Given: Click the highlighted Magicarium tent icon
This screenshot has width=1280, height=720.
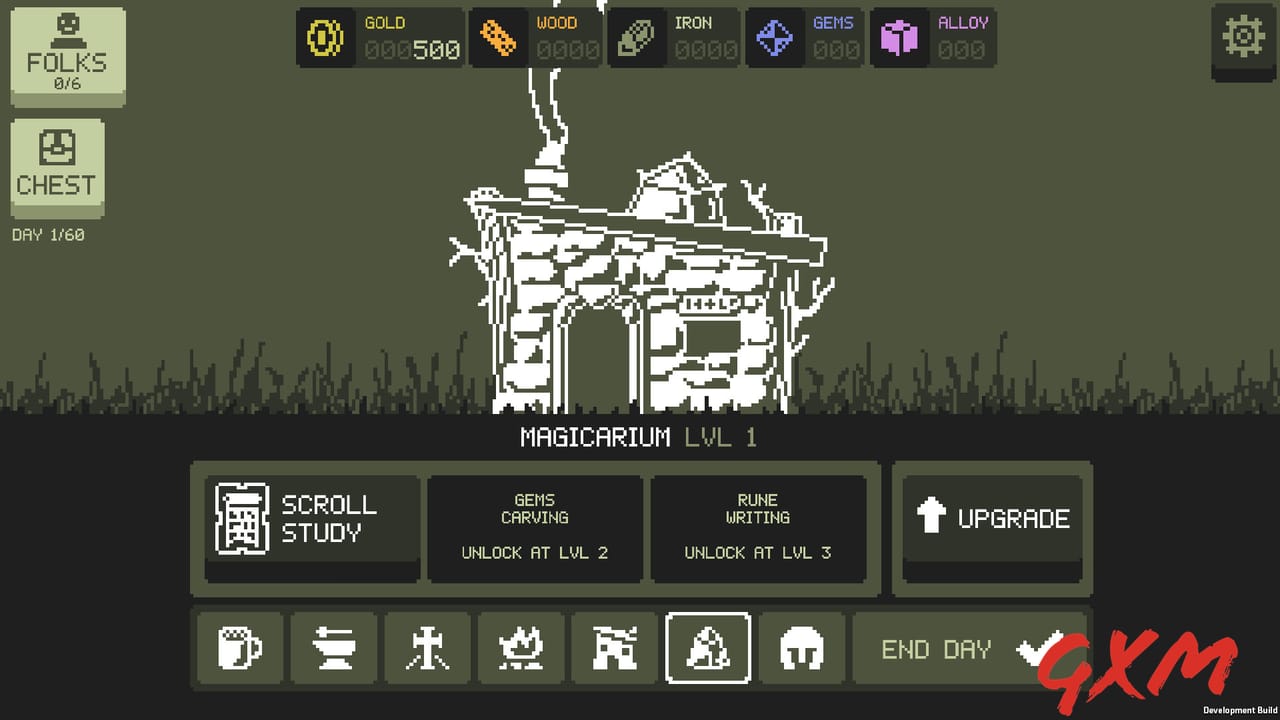Looking at the screenshot, I should point(708,648).
